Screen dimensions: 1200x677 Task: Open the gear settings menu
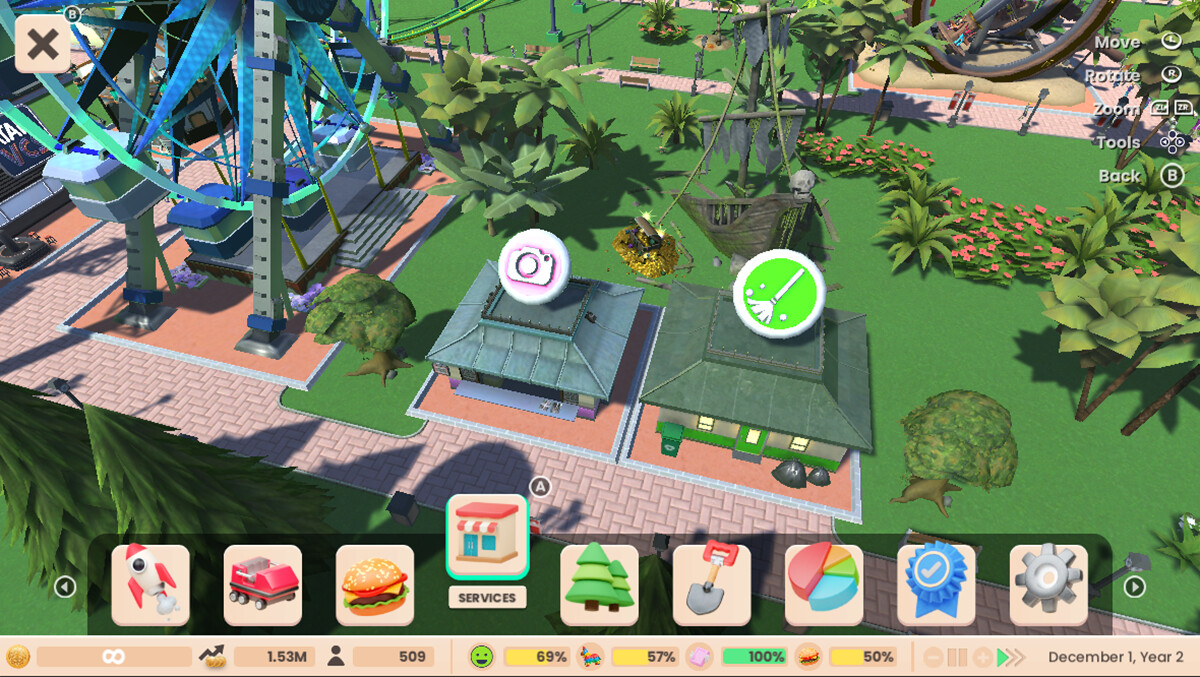1048,585
